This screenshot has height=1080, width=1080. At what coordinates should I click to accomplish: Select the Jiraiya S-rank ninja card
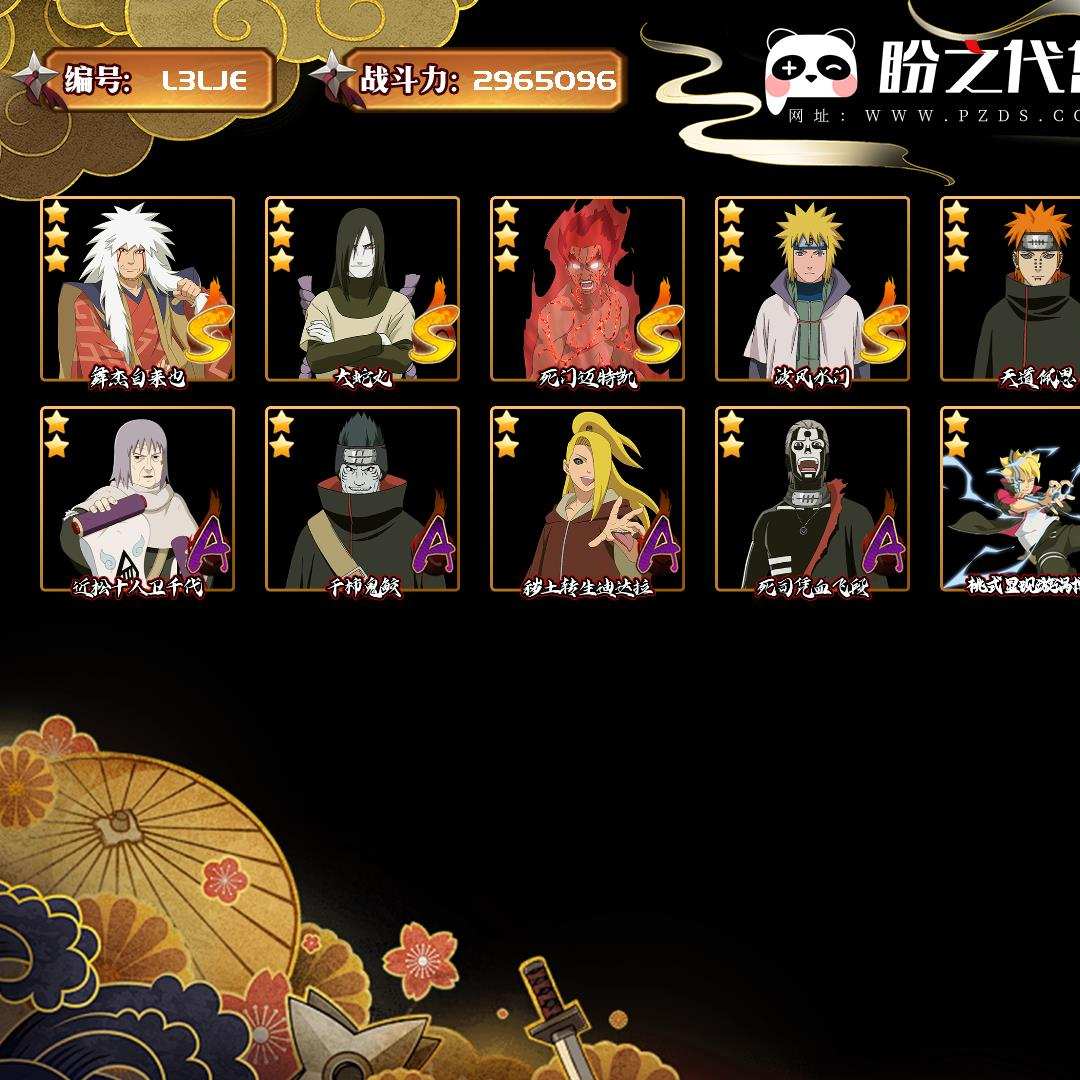(137, 289)
